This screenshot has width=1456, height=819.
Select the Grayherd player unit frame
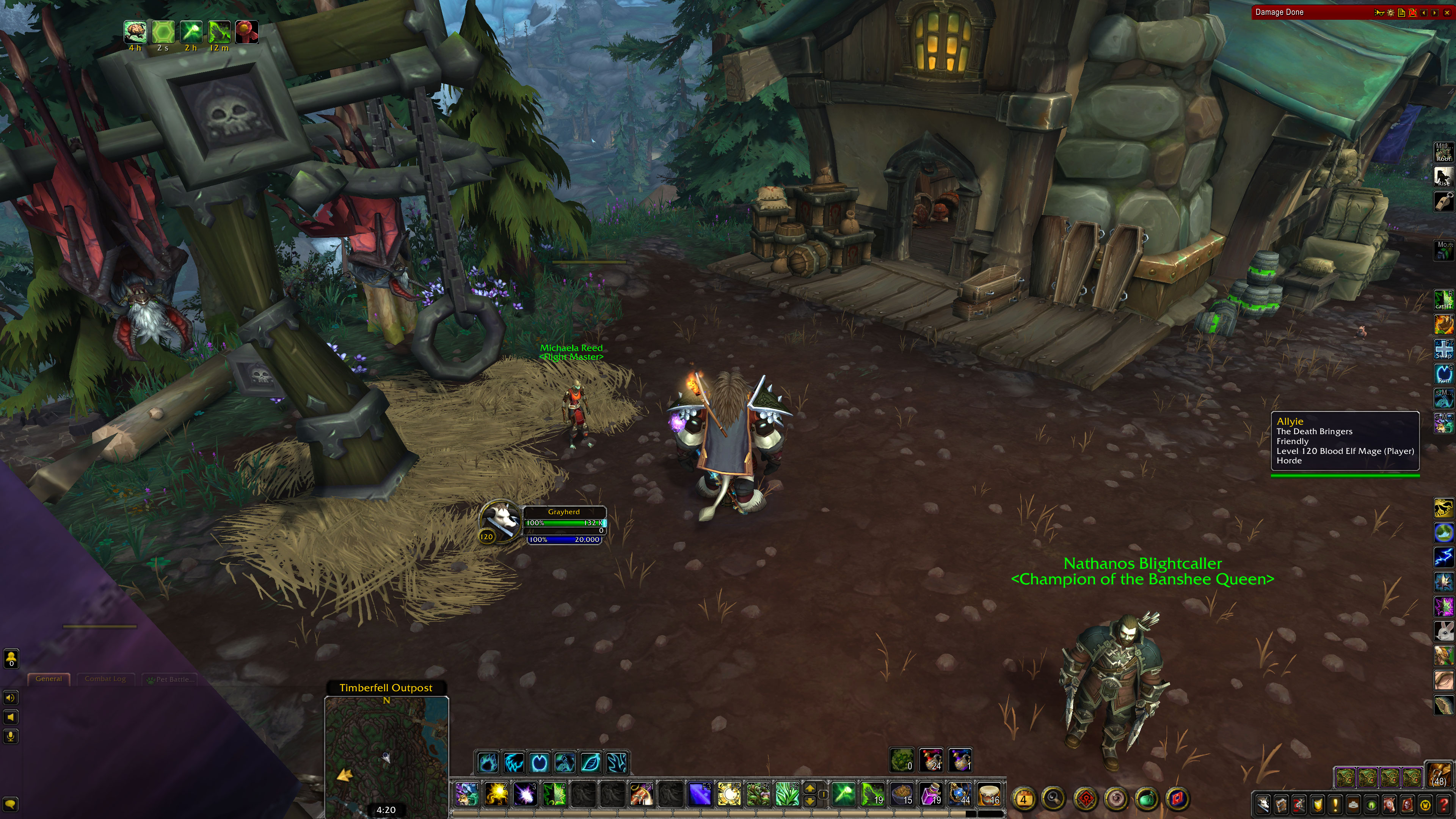click(563, 523)
